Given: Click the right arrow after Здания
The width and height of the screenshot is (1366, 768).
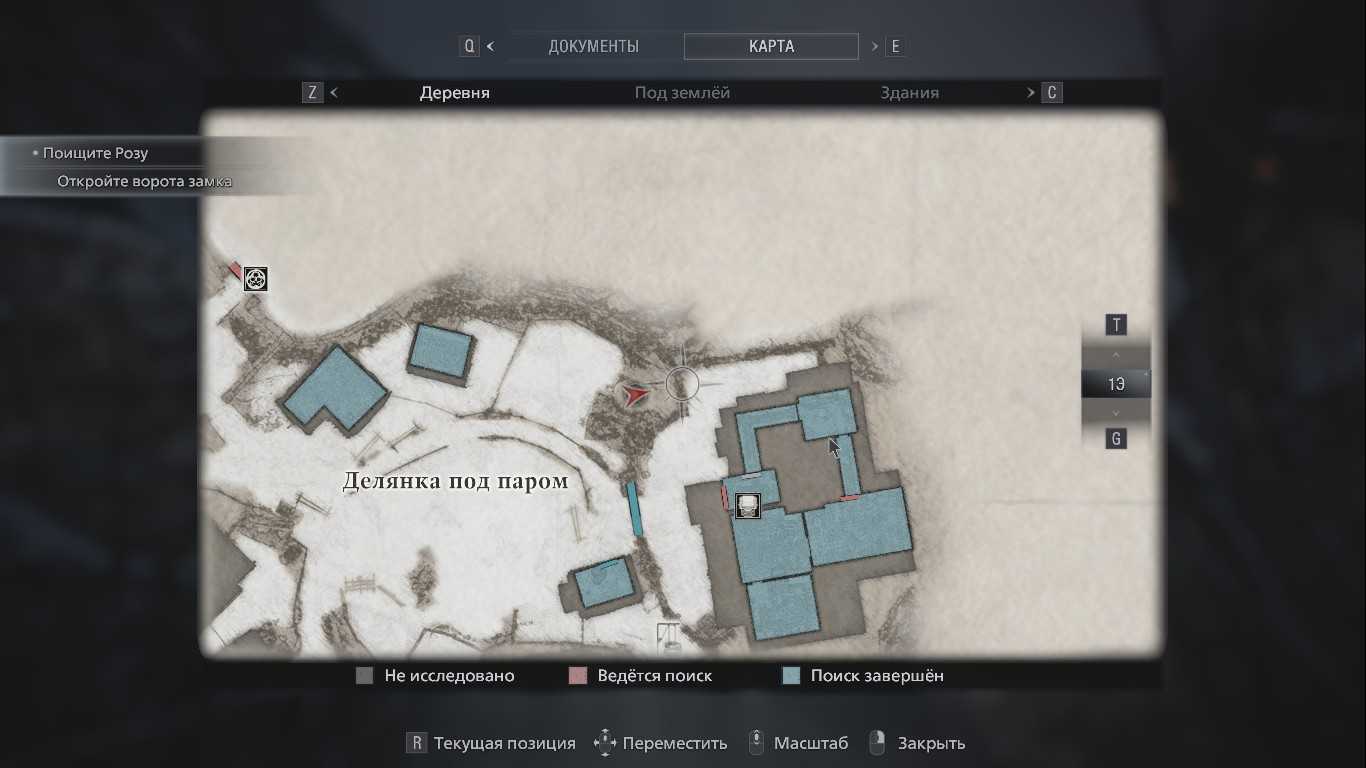Looking at the screenshot, I should [x=1031, y=93].
